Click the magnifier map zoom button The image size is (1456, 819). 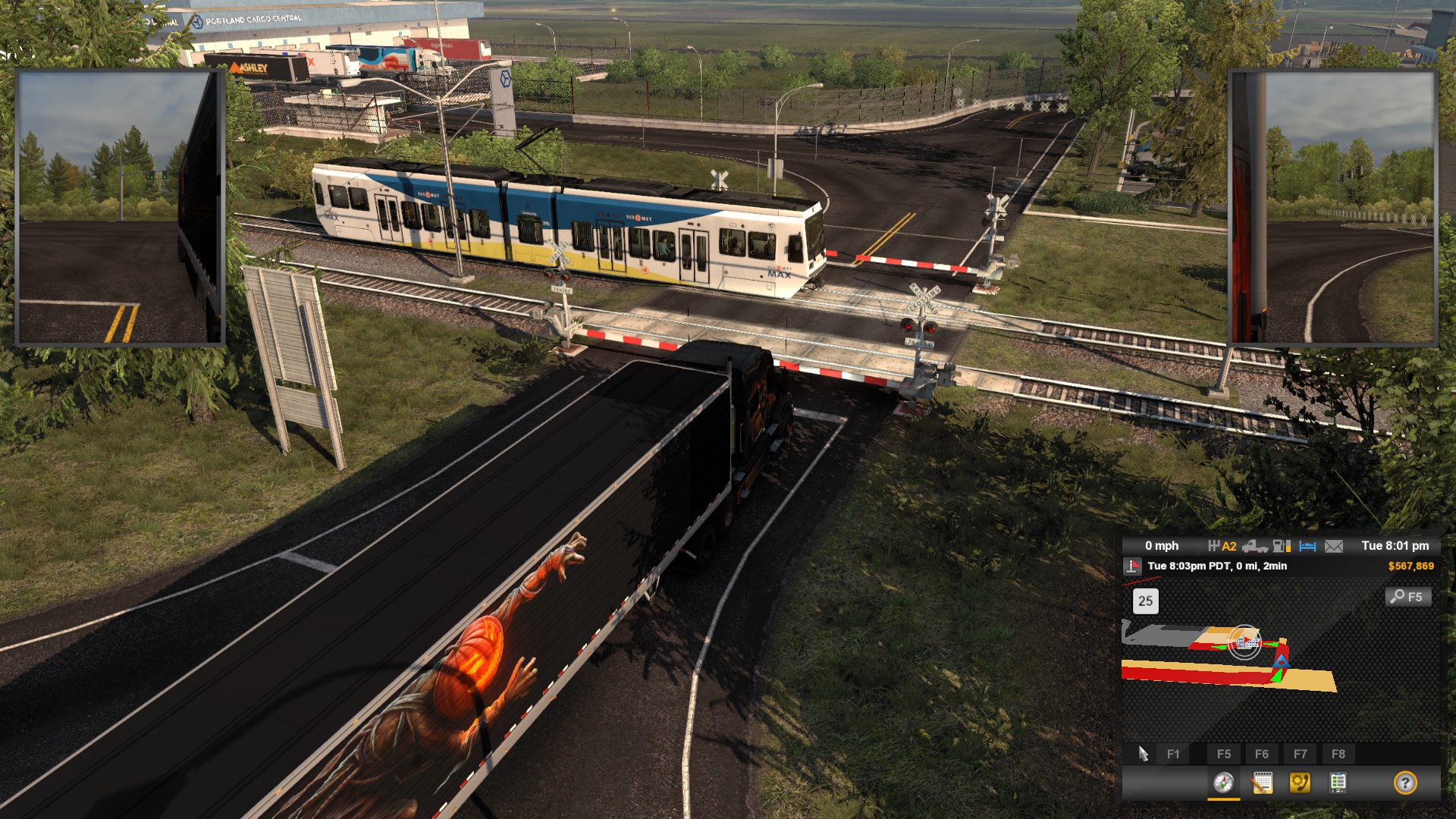(x=1407, y=597)
